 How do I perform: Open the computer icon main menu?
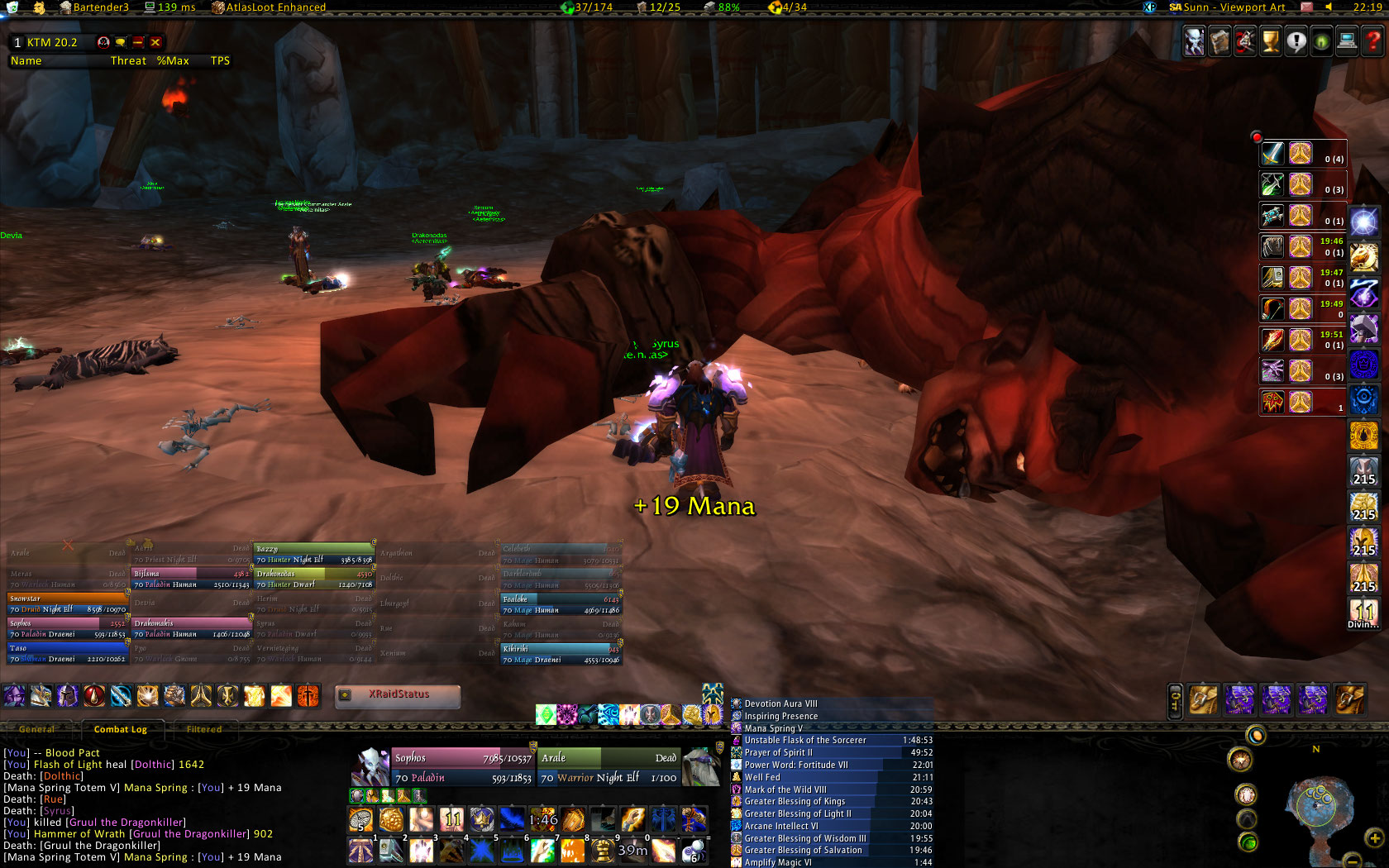(1348, 41)
